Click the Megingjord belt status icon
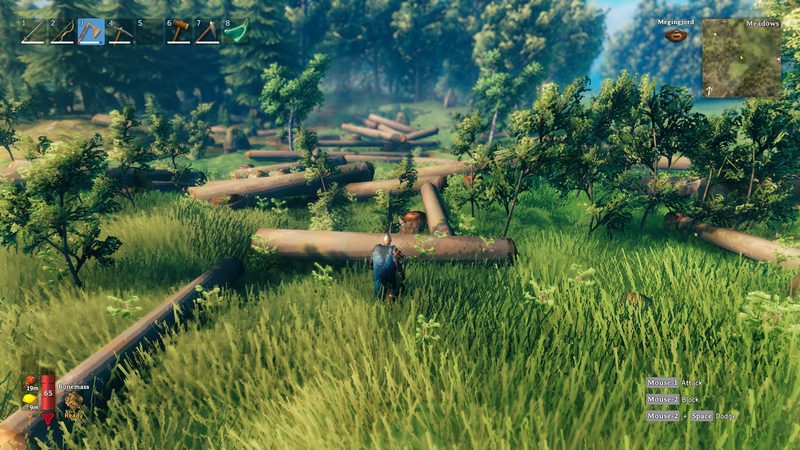The height and width of the screenshot is (450, 800). click(x=675, y=35)
